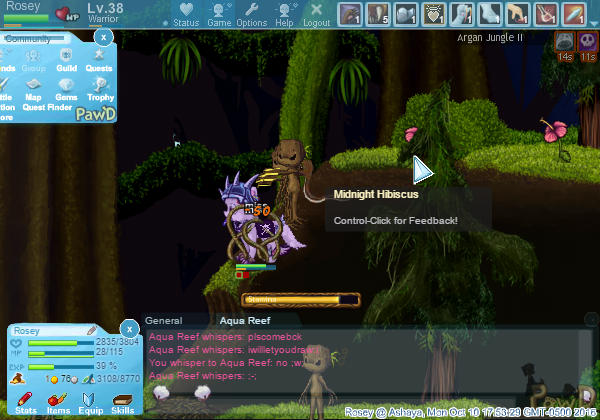This screenshot has height=420, width=600.
Task: Open the Help menu
Action: [284, 14]
